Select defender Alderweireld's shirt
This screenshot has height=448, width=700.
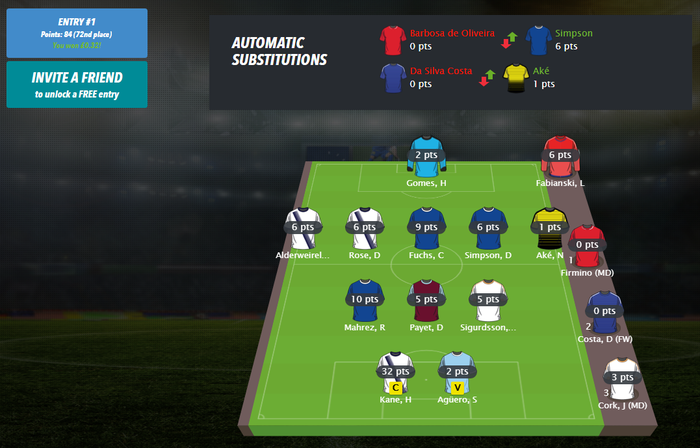click(x=302, y=228)
